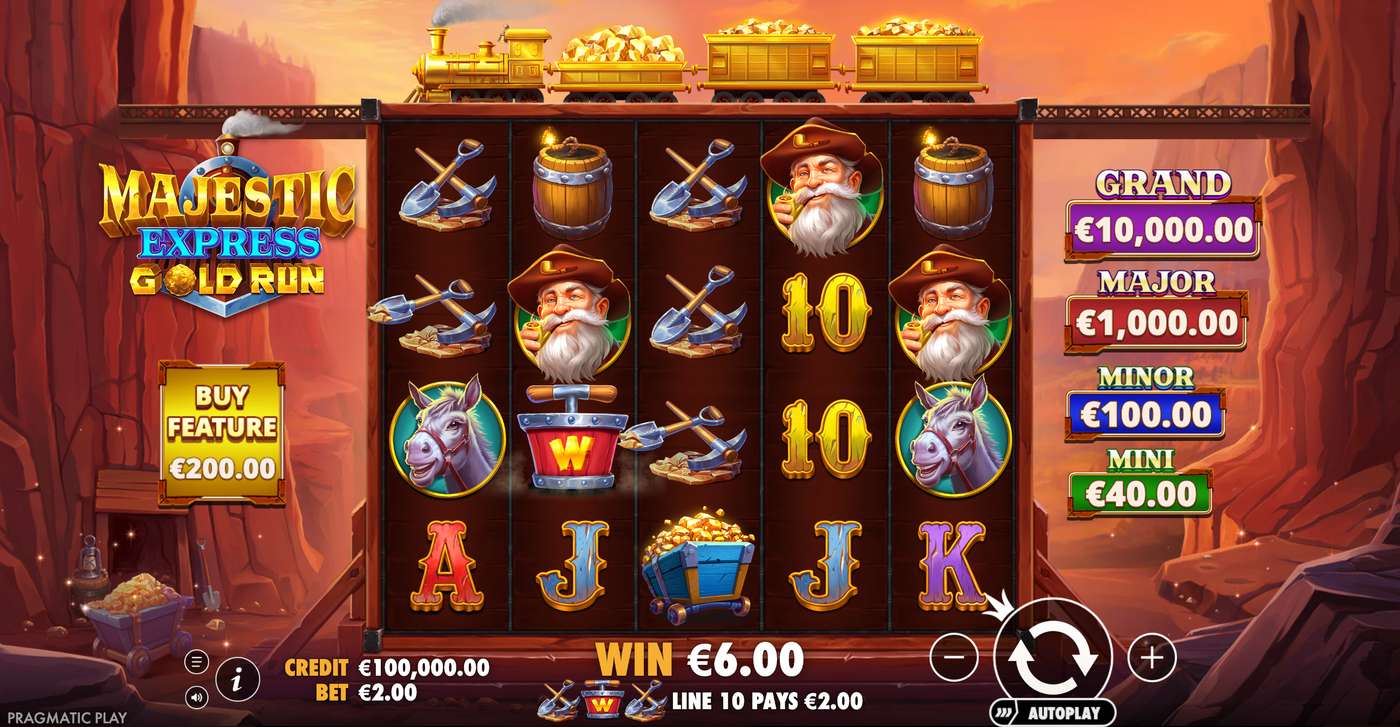Open the game information paytable screen
The height and width of the screenshot is (727, 1400).
coord(237,677)
